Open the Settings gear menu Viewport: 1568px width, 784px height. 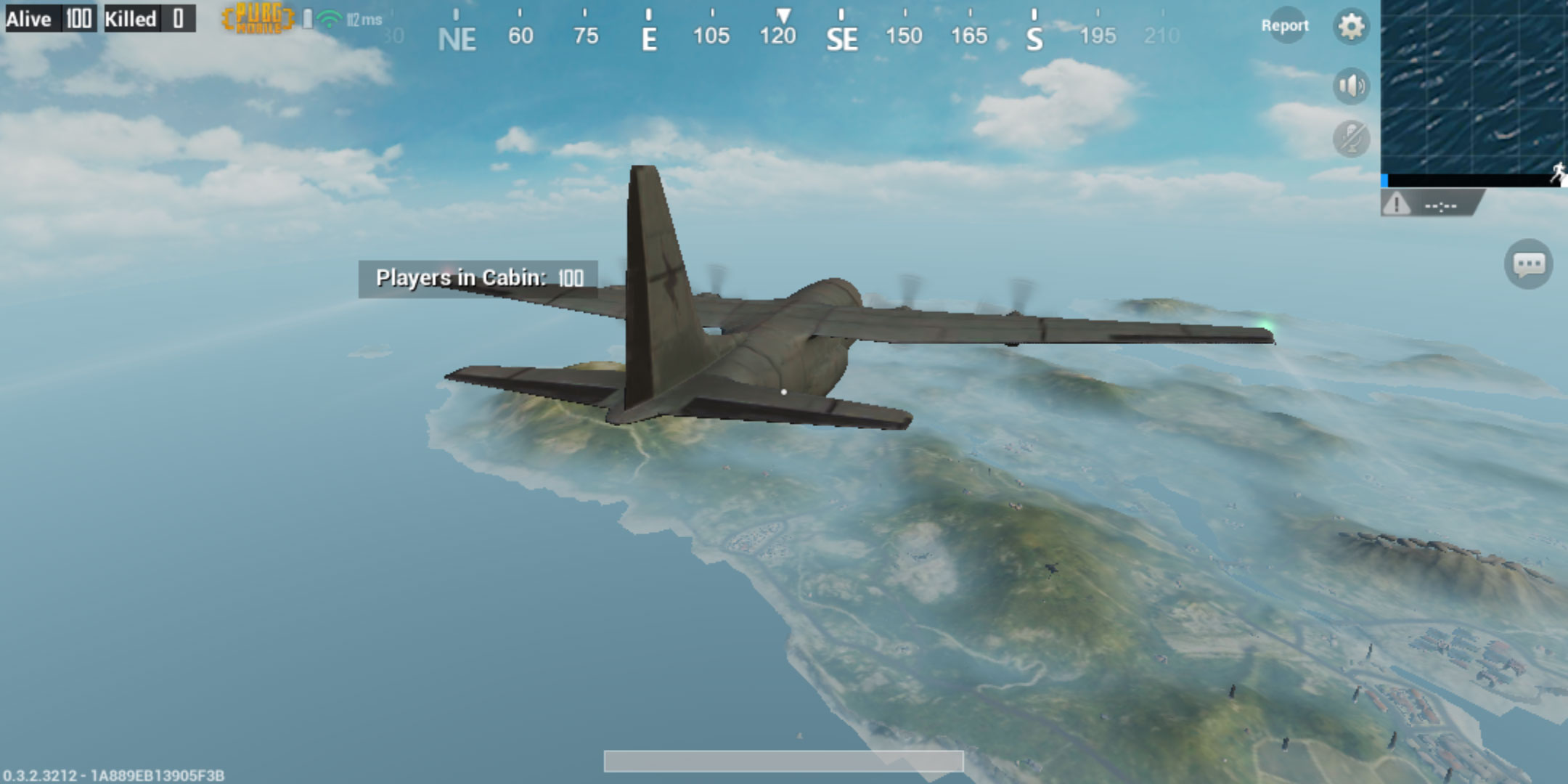pyautogui.click(x=1352, y=24)
